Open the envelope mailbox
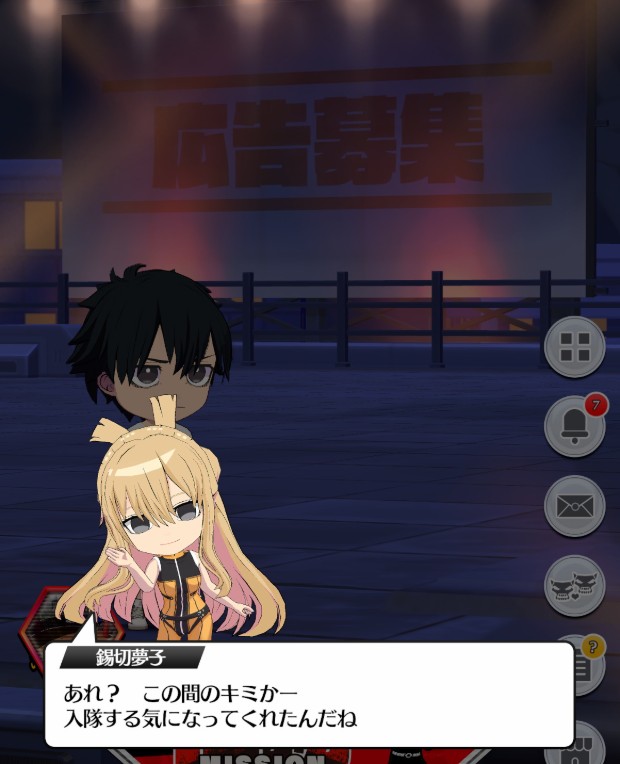 [574, 506]
